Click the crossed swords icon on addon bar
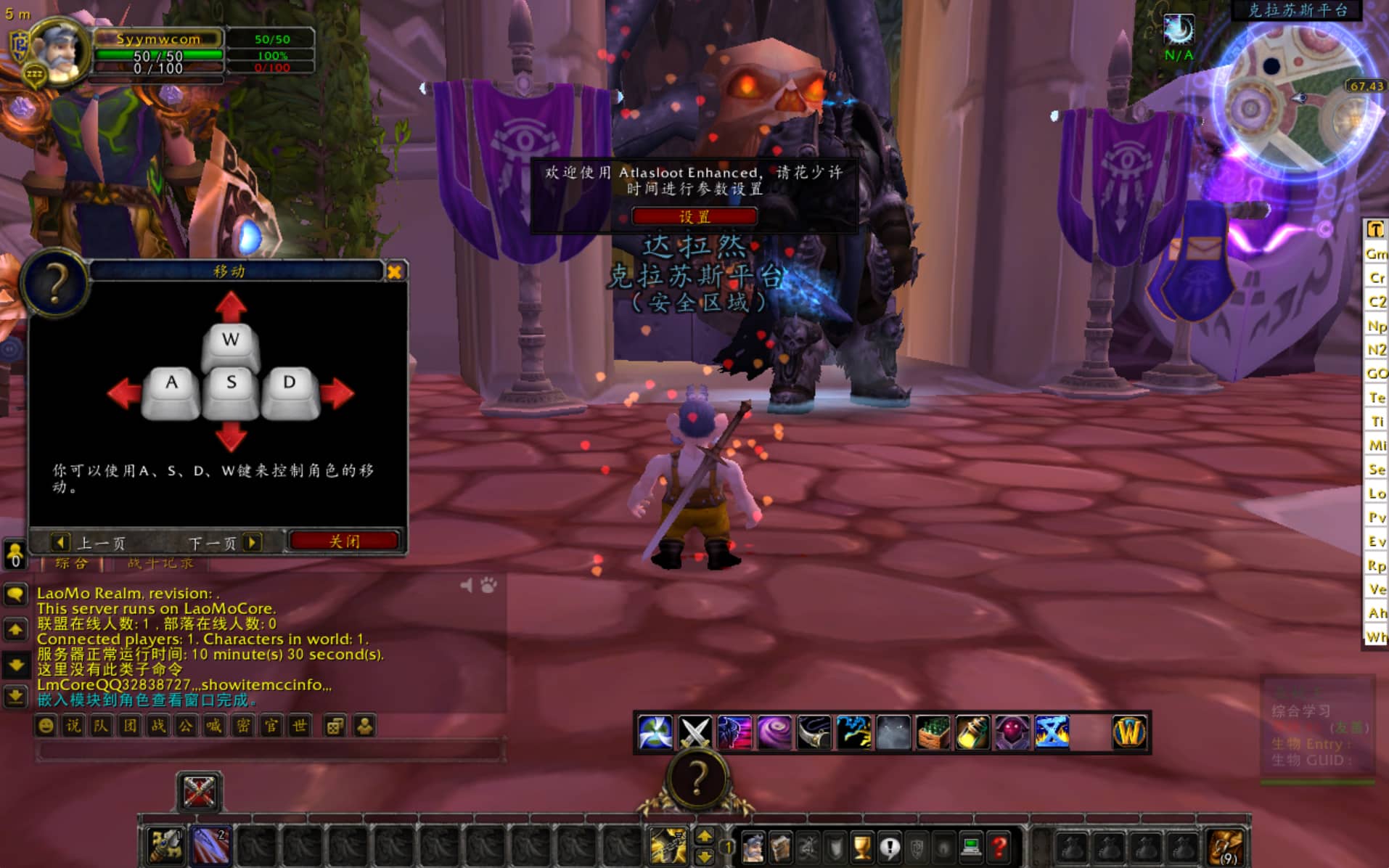The image size is (1389, 868). [x=694, y=732]
